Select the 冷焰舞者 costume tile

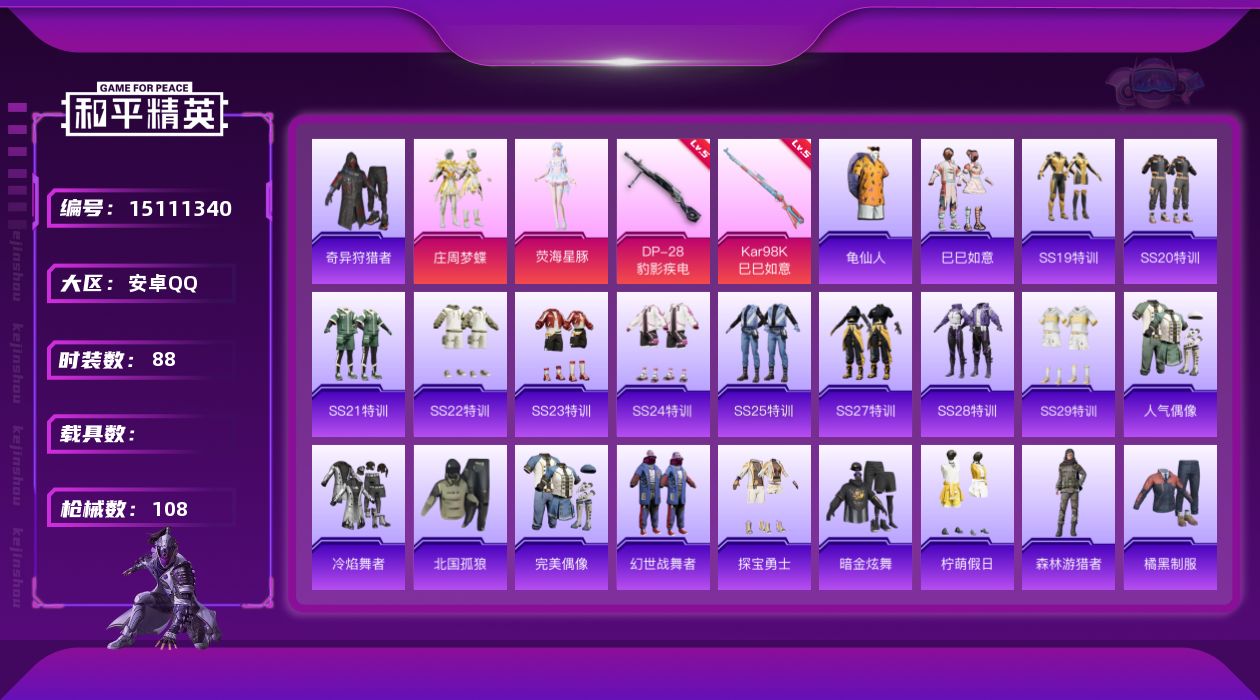point(358,517)
